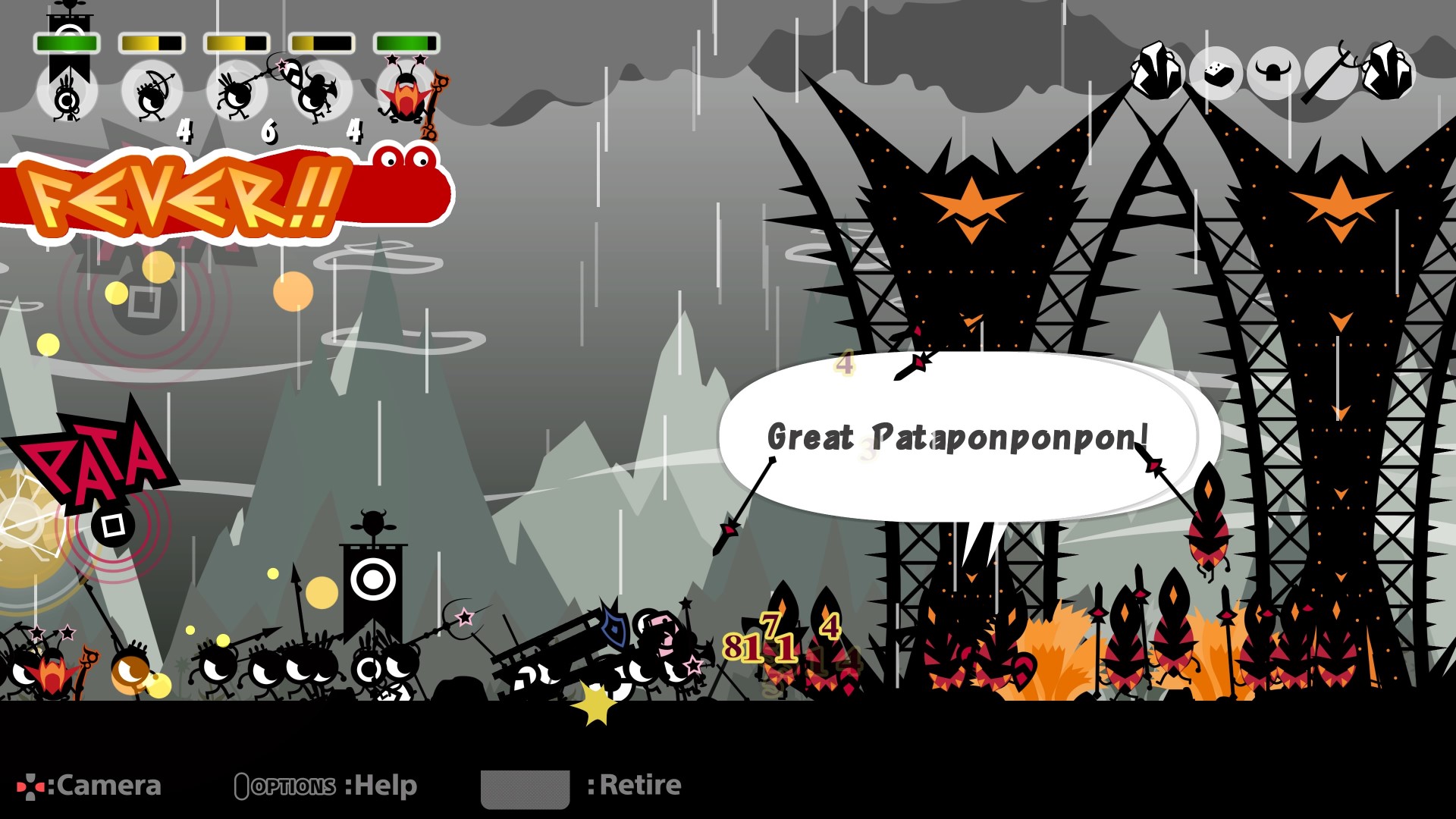1456x819 pixels.
Task: Select the horned Kibapon squad portrait
Action: coord(318,95)
